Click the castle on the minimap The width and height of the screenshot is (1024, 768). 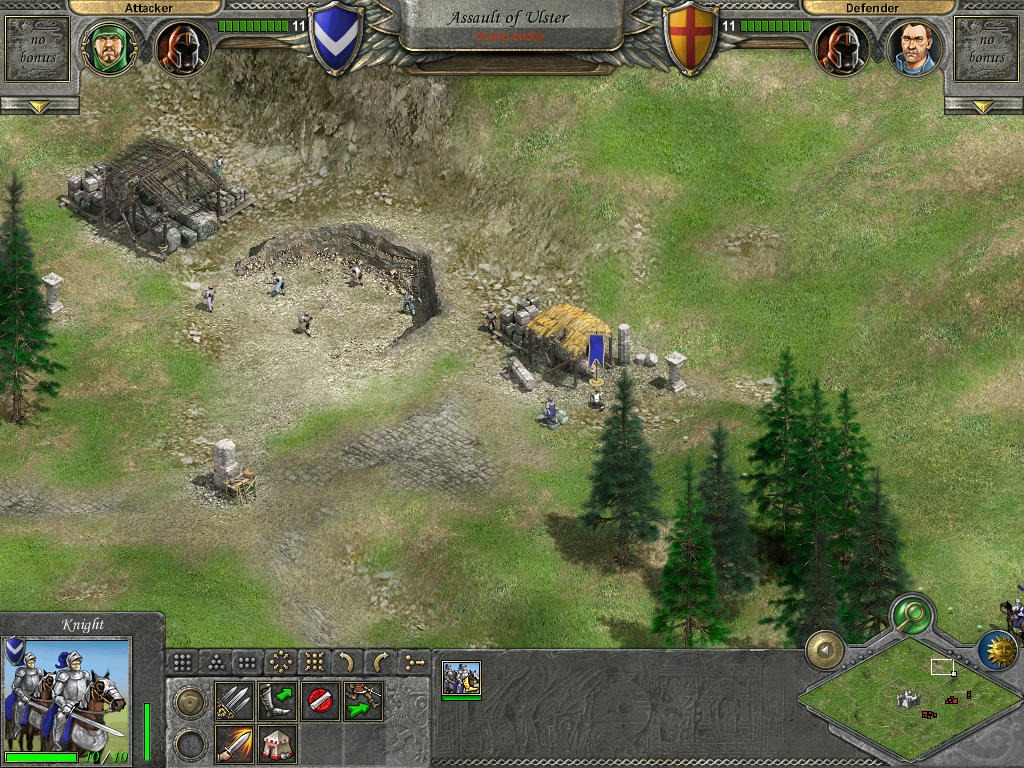907,701
